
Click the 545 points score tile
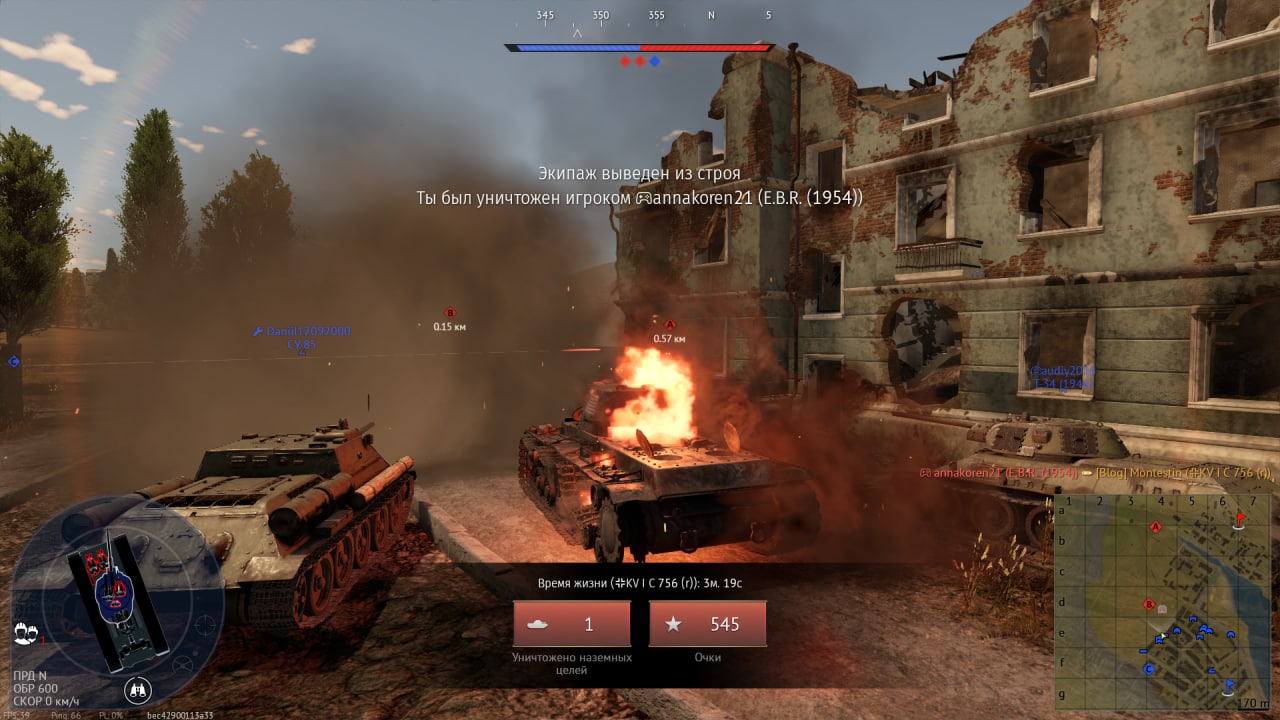[707, 624]
